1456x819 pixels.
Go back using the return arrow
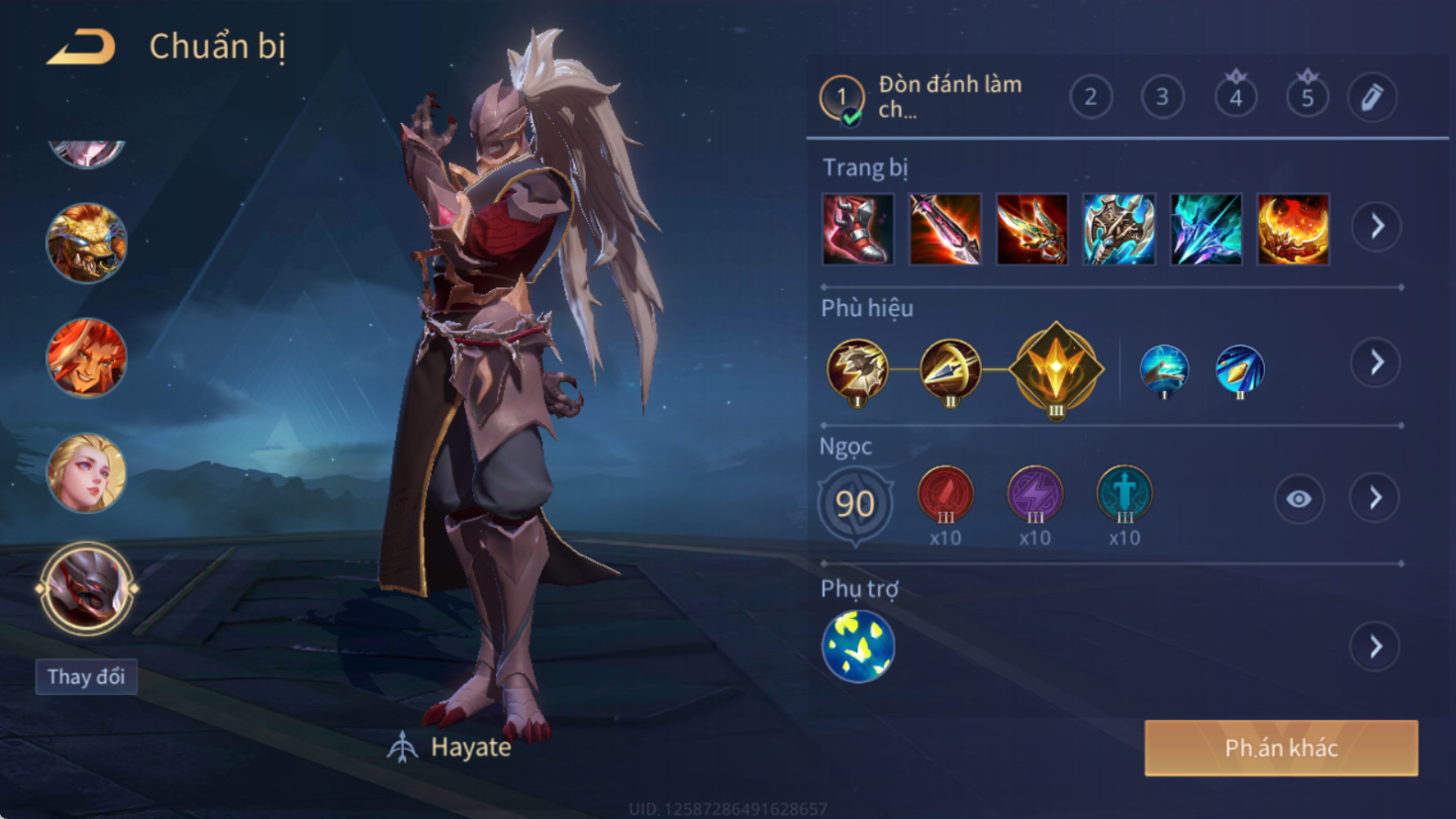point(81,47)
